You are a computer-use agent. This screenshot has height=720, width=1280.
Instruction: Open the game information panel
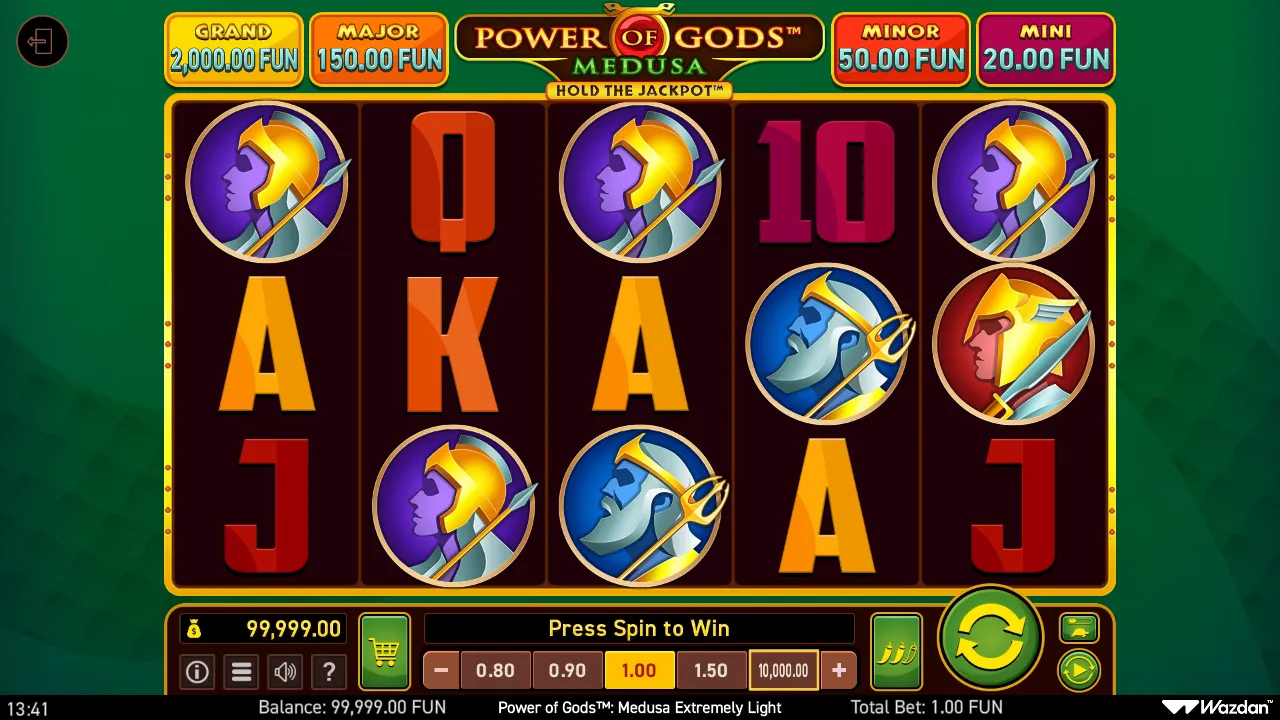pos(197,672)
